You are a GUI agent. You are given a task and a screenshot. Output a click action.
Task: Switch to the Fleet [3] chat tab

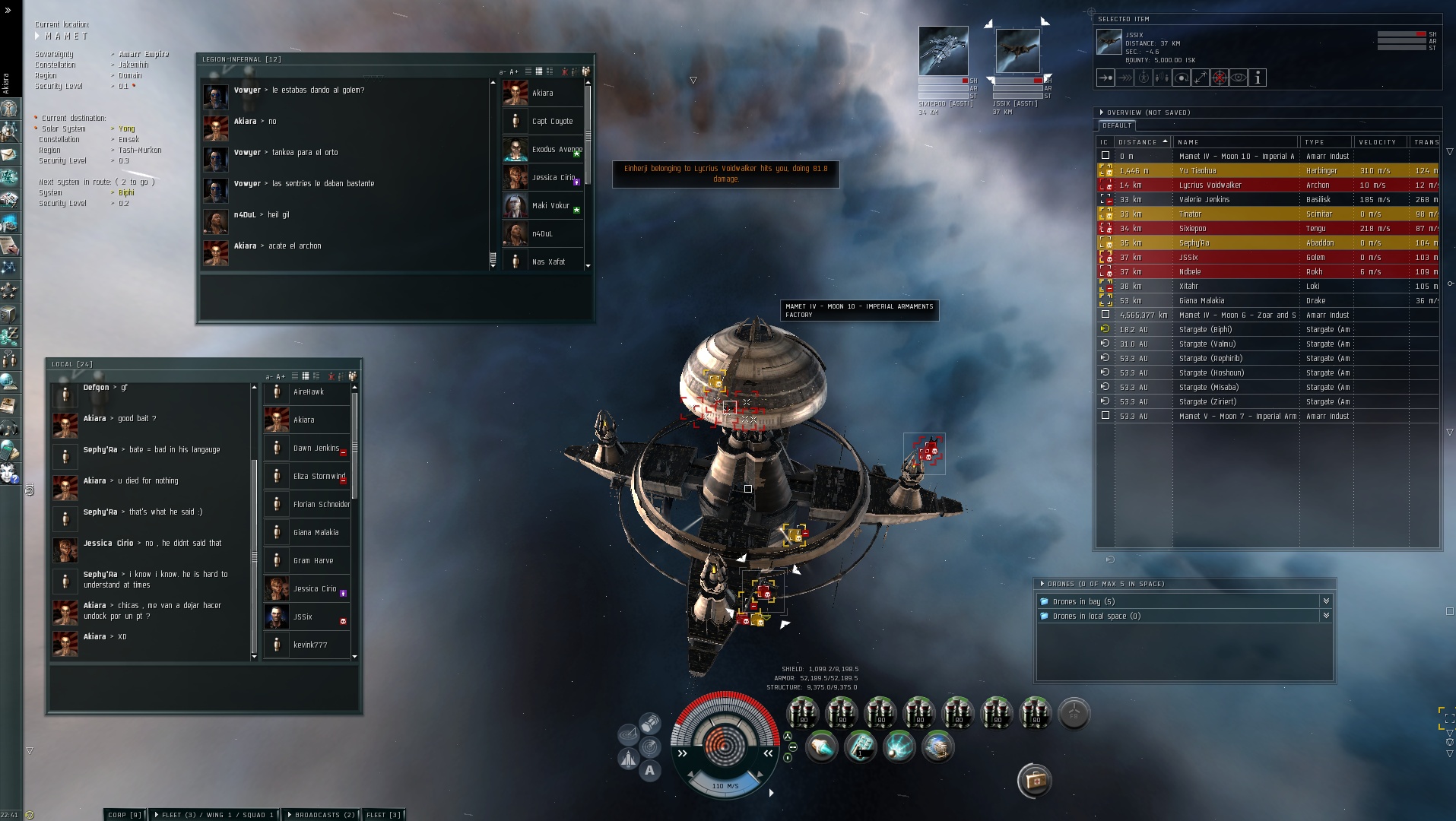pyautogui.click(x=383, y=815)
